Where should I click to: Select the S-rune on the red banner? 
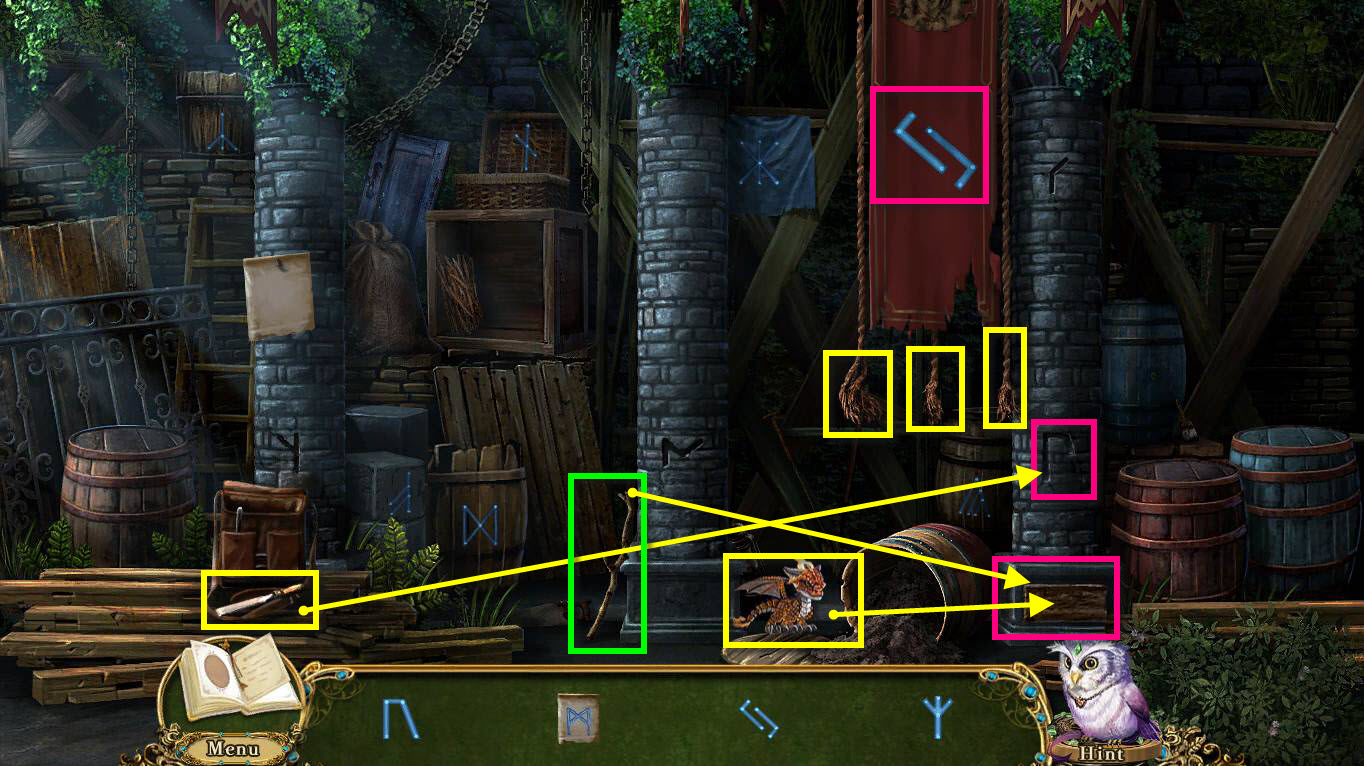tap(930, 143)
